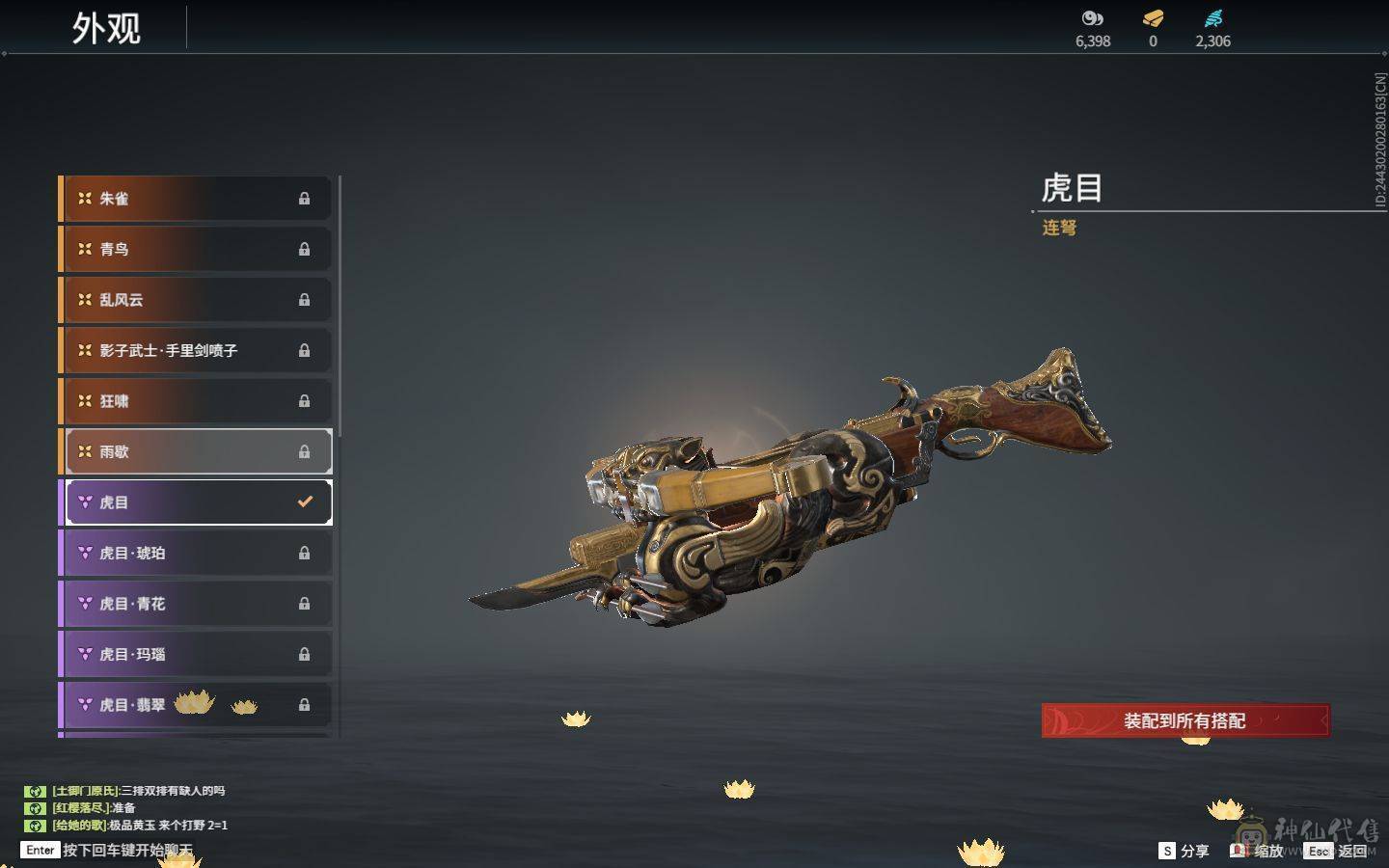The image size is (1389, 868).
Task: Click the shuriken icon beside 朱雀 entry
Action: (84, 199)
